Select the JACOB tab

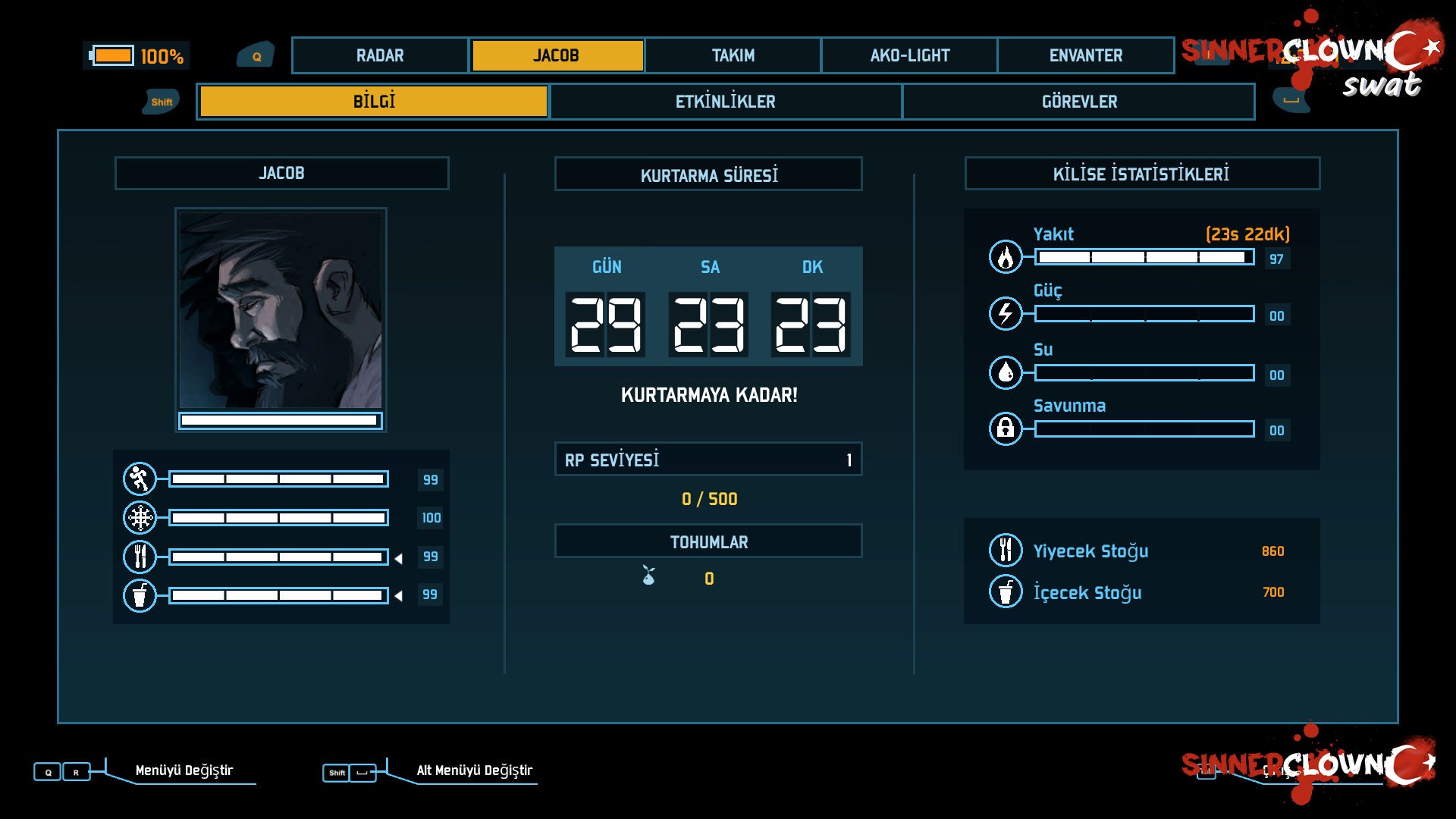[557, 55]
